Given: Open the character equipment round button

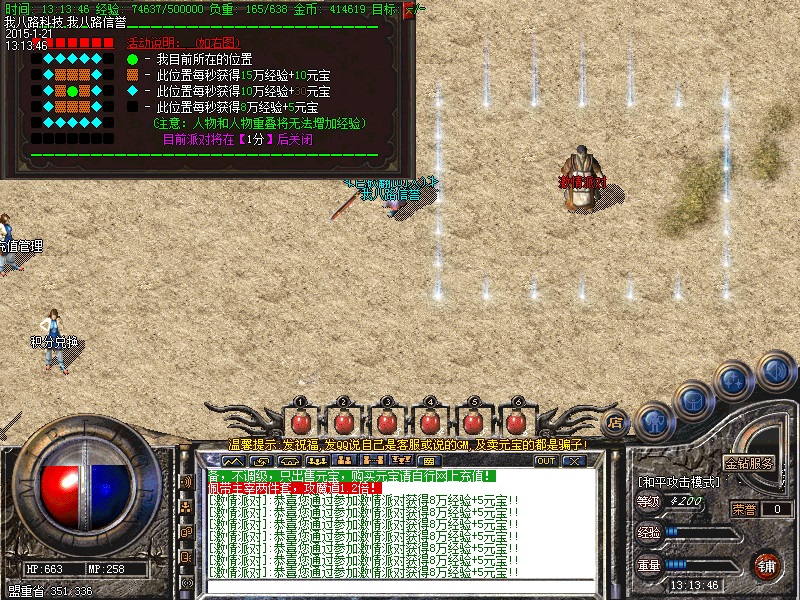Looking at the screenshot, I should 653,419.
